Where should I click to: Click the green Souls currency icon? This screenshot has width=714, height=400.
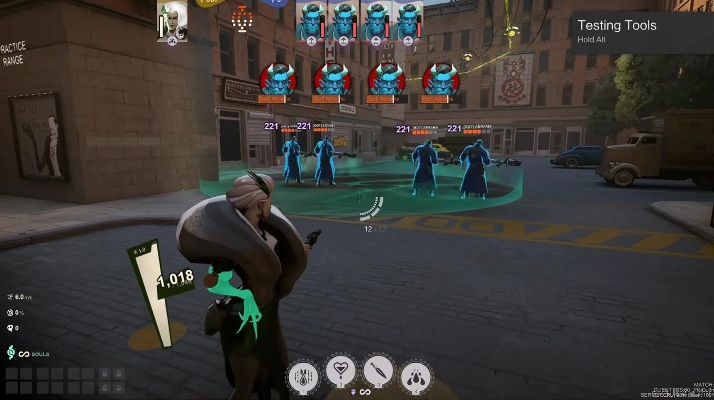[11, 353]
